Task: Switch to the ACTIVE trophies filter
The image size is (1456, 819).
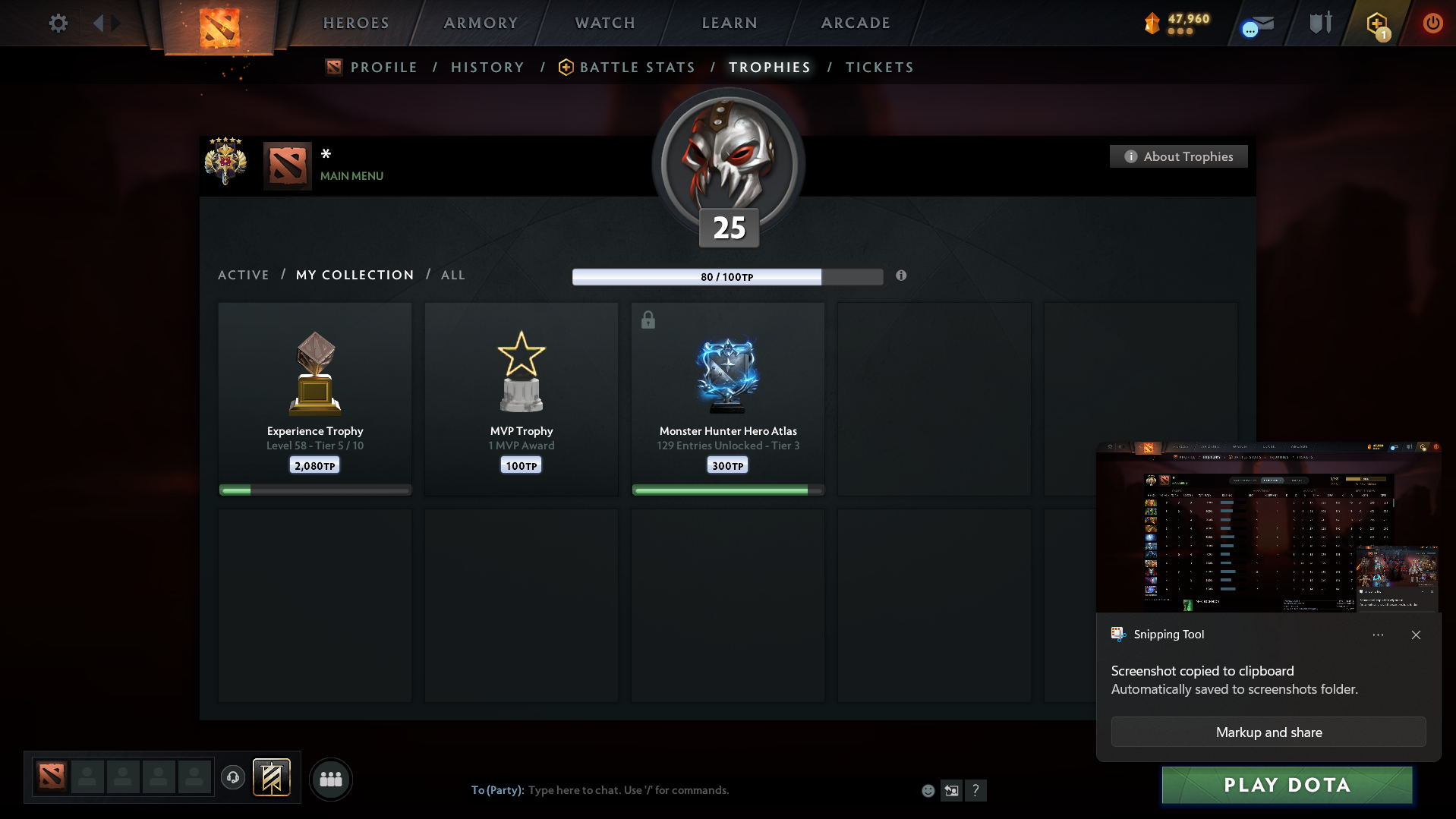Action: click(243, 275)
